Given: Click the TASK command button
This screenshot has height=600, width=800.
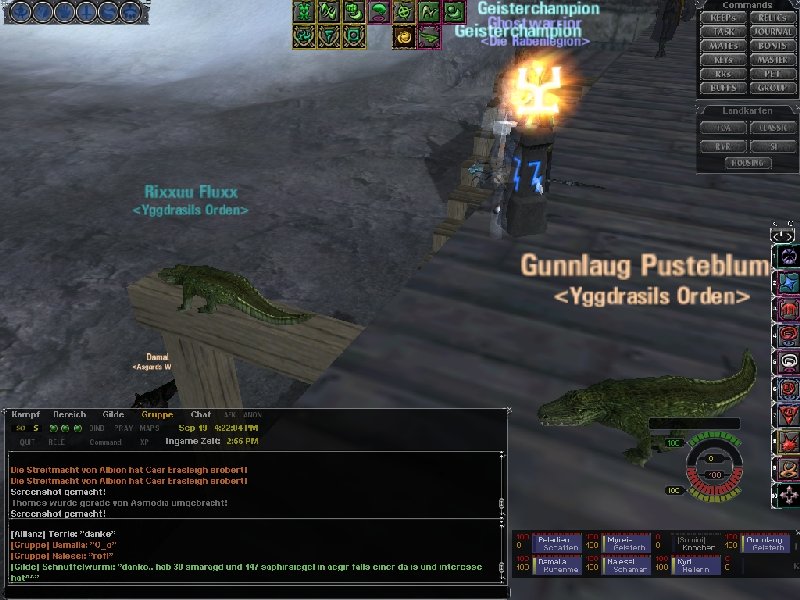Looking at the screenshot, I should click(x=723, y=32).
